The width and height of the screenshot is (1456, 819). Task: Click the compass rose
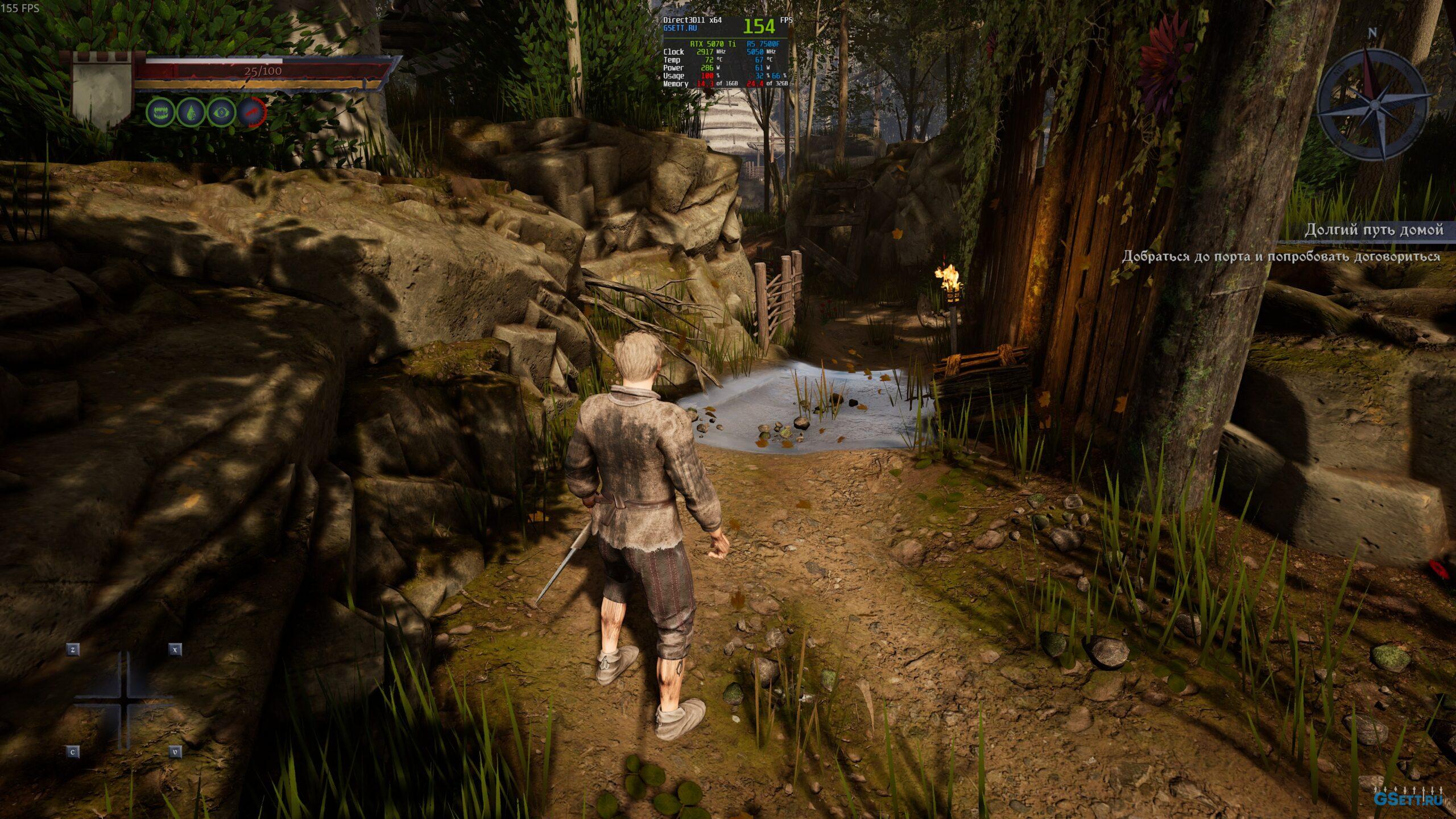(1372, 104)
